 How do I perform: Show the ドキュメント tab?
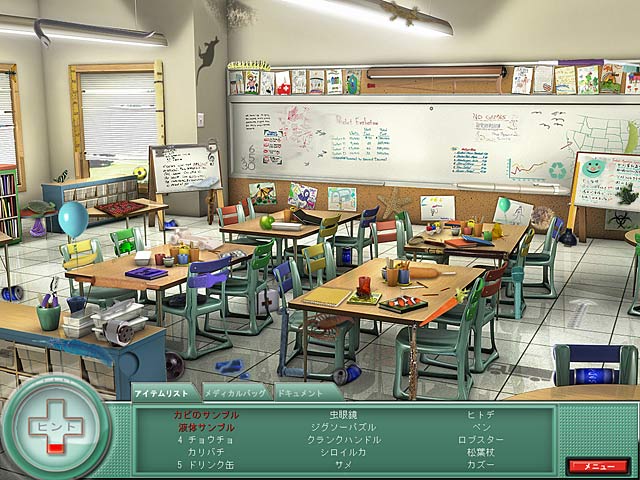click(x=303, y=392)
